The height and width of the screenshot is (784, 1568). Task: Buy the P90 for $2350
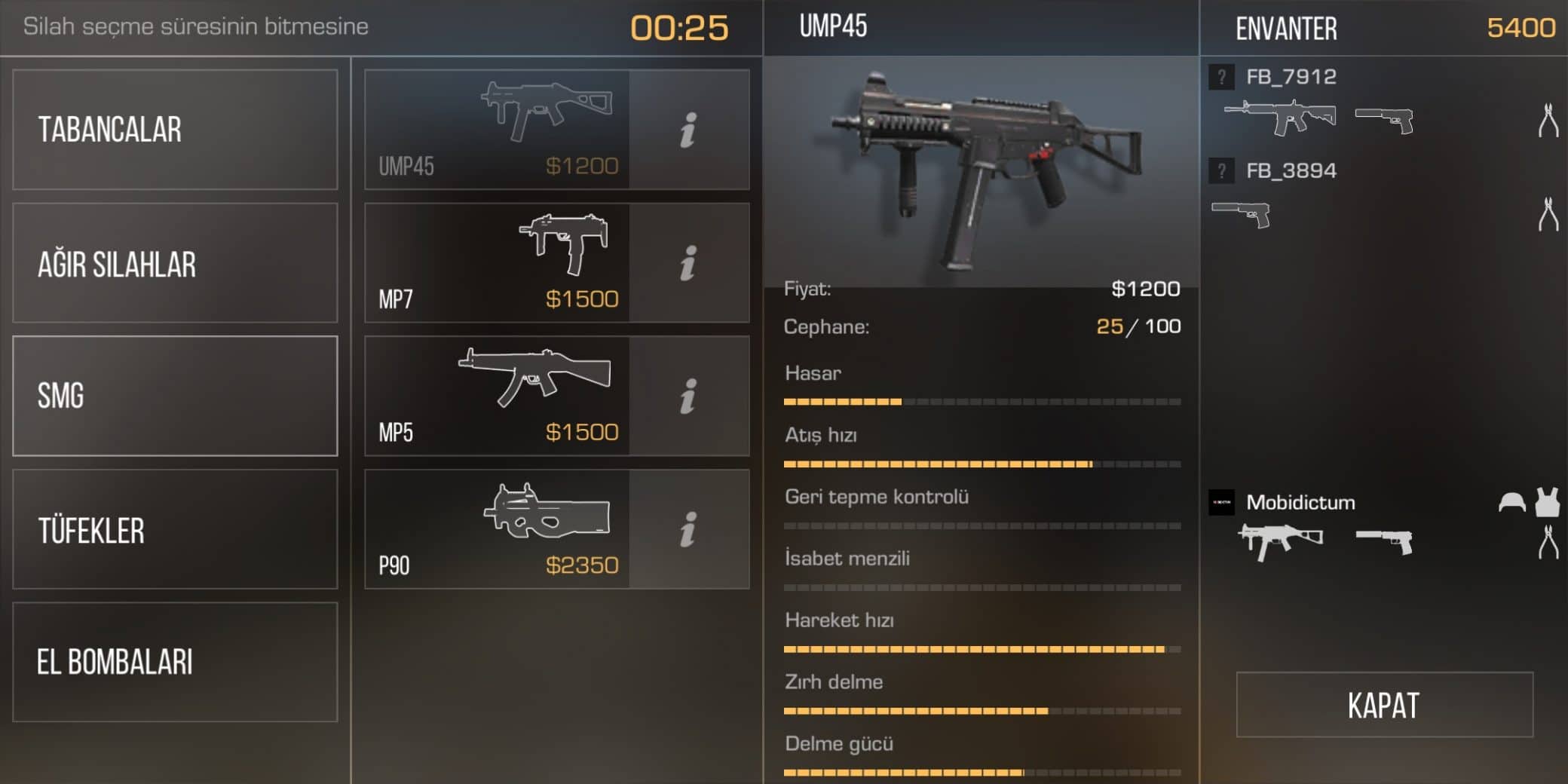[498, 529]
